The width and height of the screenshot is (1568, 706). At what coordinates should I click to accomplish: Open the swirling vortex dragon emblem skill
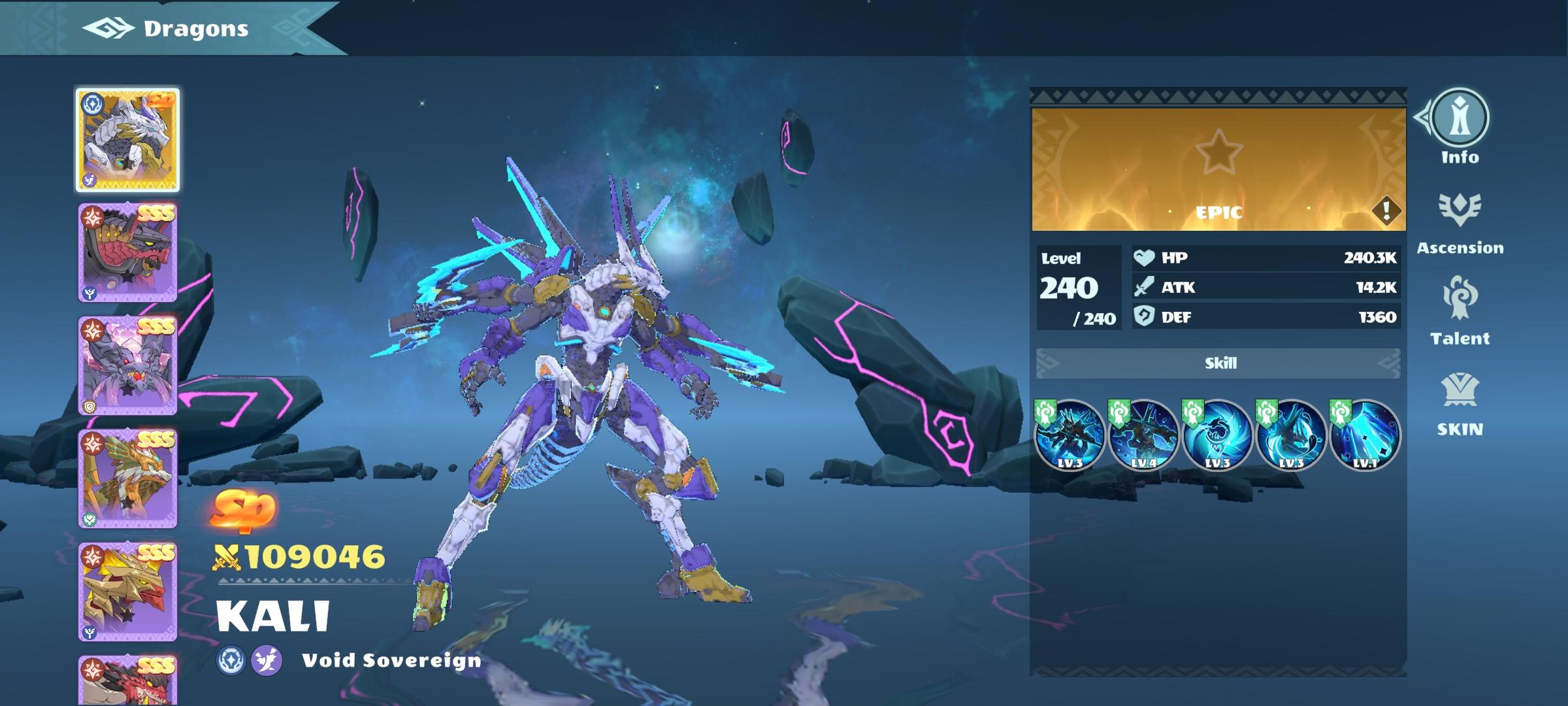pos(1217,435)
